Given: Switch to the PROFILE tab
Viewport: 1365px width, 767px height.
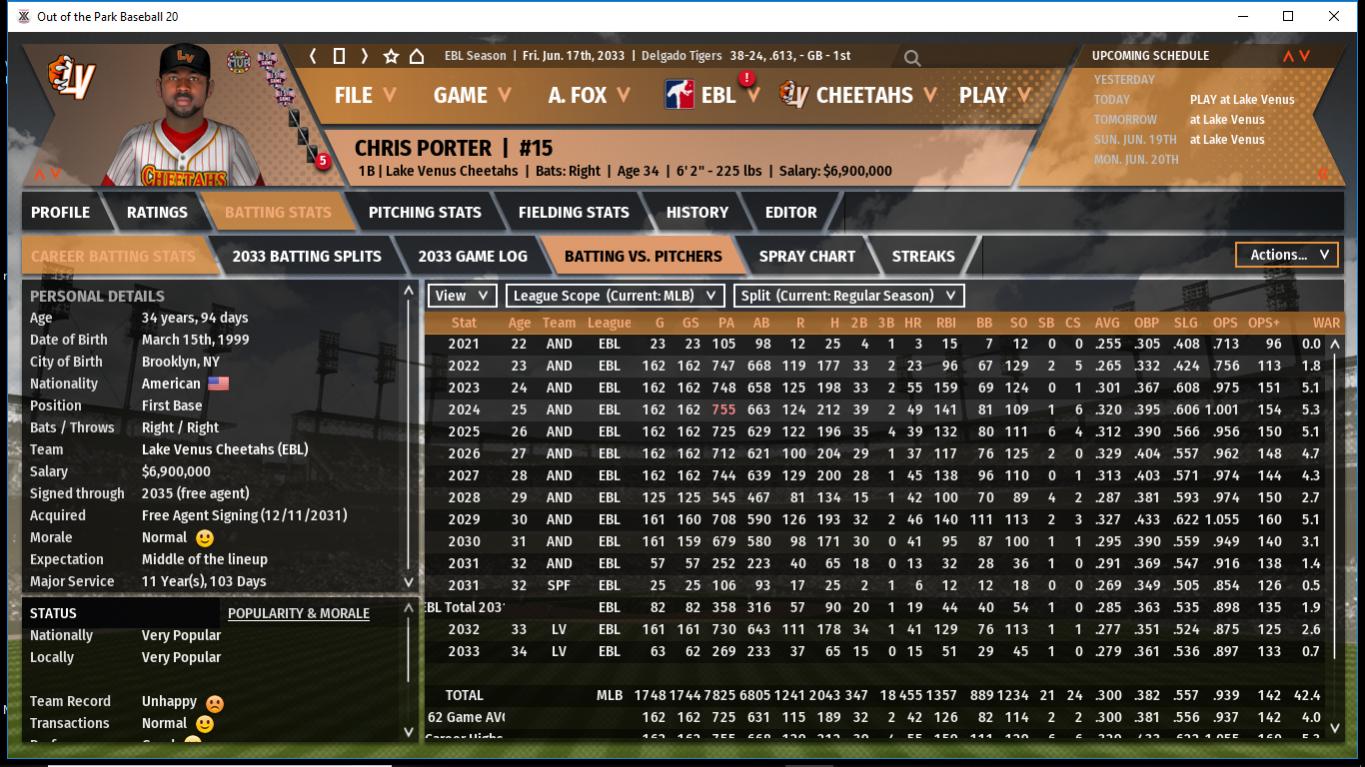Looking at the screenshot, I should (60, 212).
